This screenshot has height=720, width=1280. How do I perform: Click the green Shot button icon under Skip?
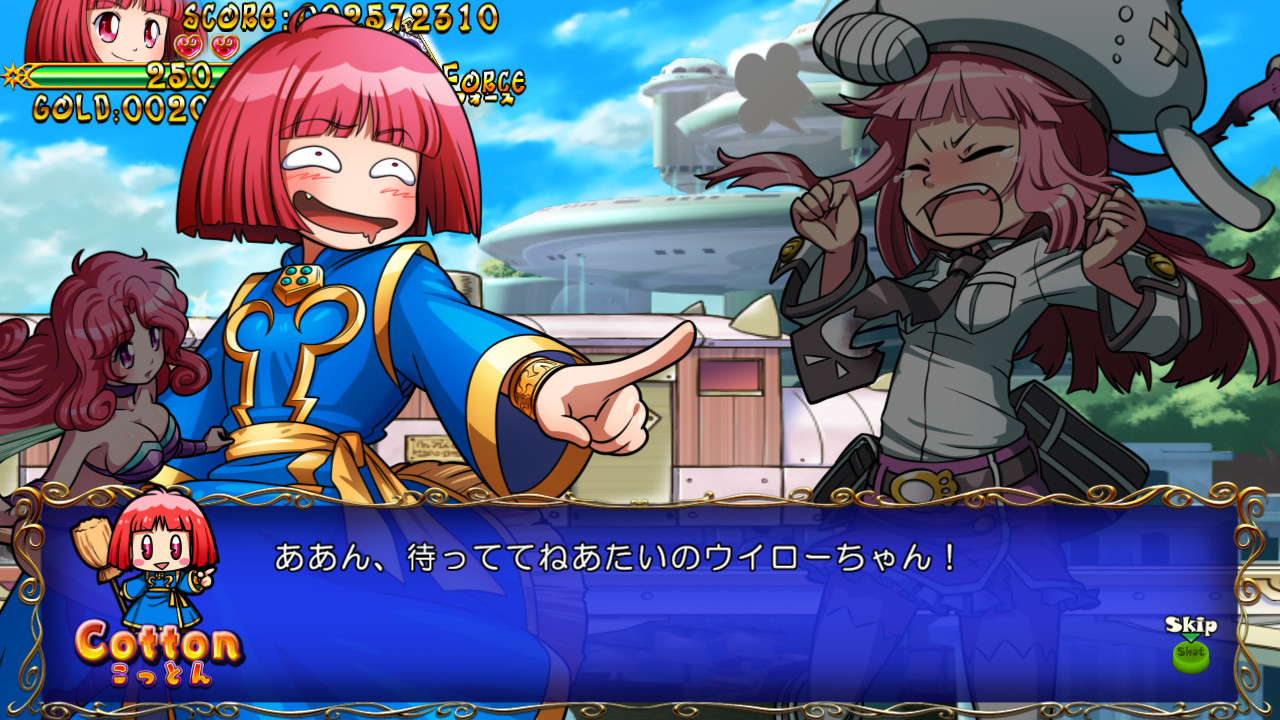click(1191, 658)
